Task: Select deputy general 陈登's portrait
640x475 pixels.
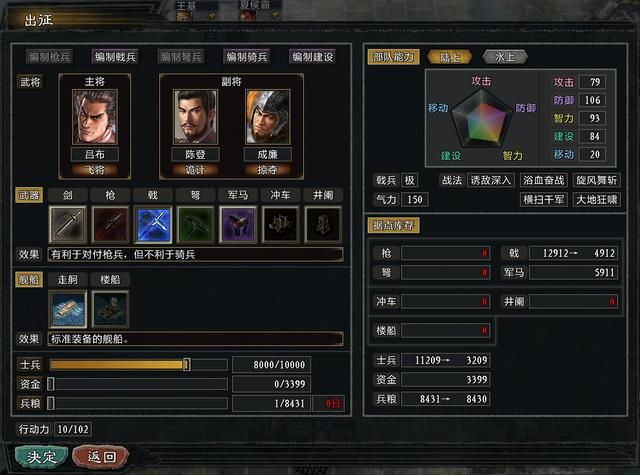Action: point(196,117)
